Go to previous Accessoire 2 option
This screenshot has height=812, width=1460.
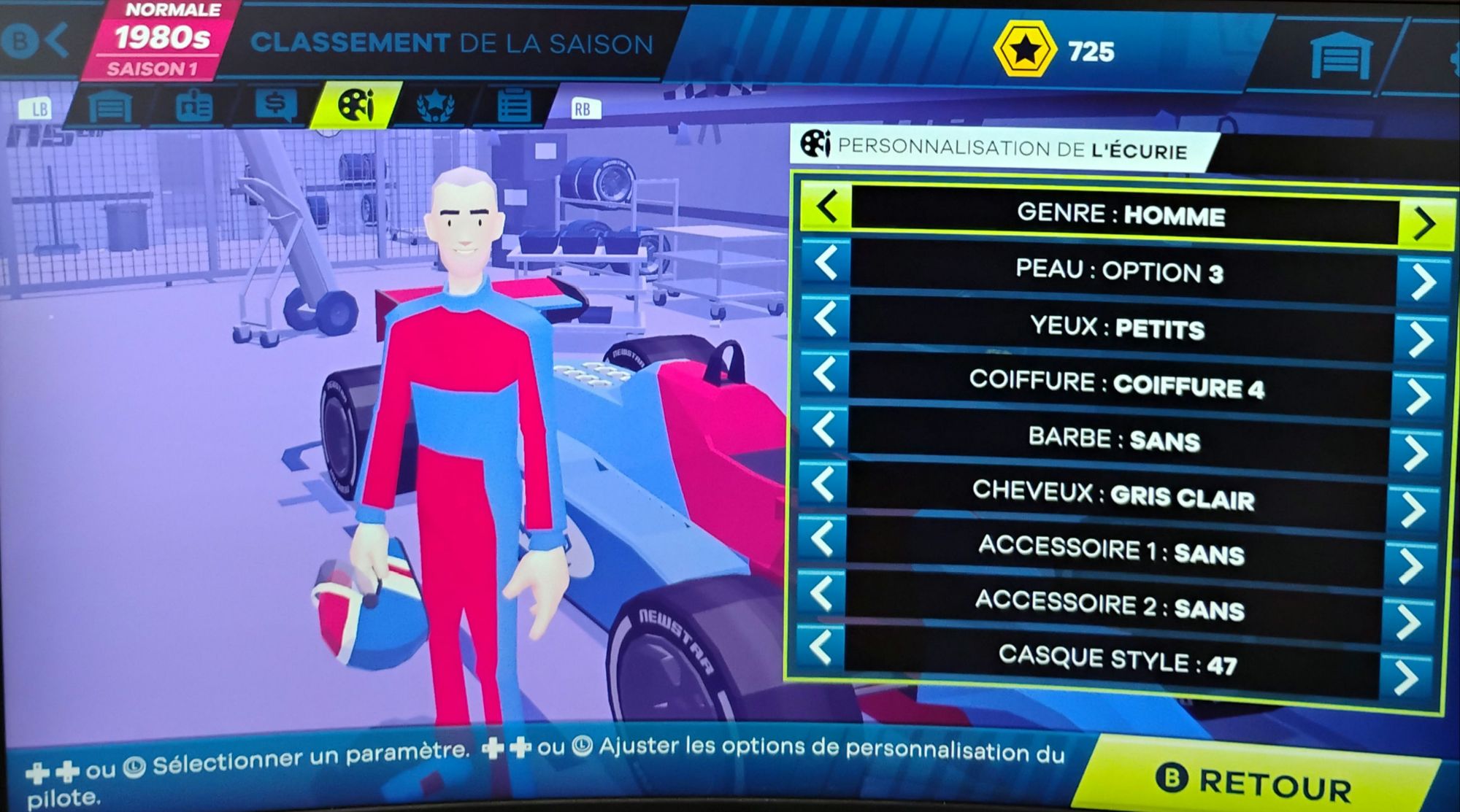coord(821,593)
